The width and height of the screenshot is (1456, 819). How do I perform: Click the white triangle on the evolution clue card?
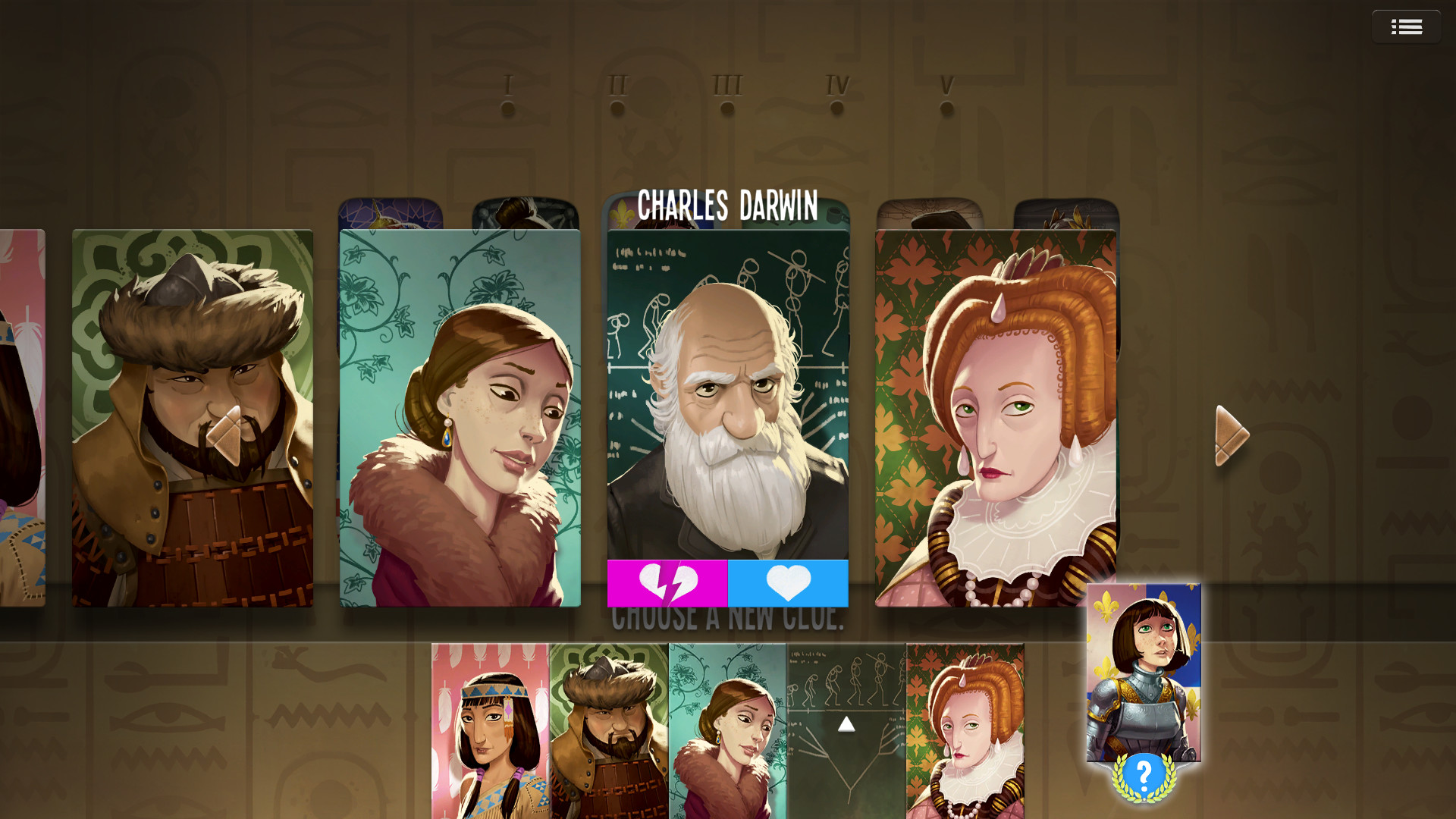pos(847,723)
